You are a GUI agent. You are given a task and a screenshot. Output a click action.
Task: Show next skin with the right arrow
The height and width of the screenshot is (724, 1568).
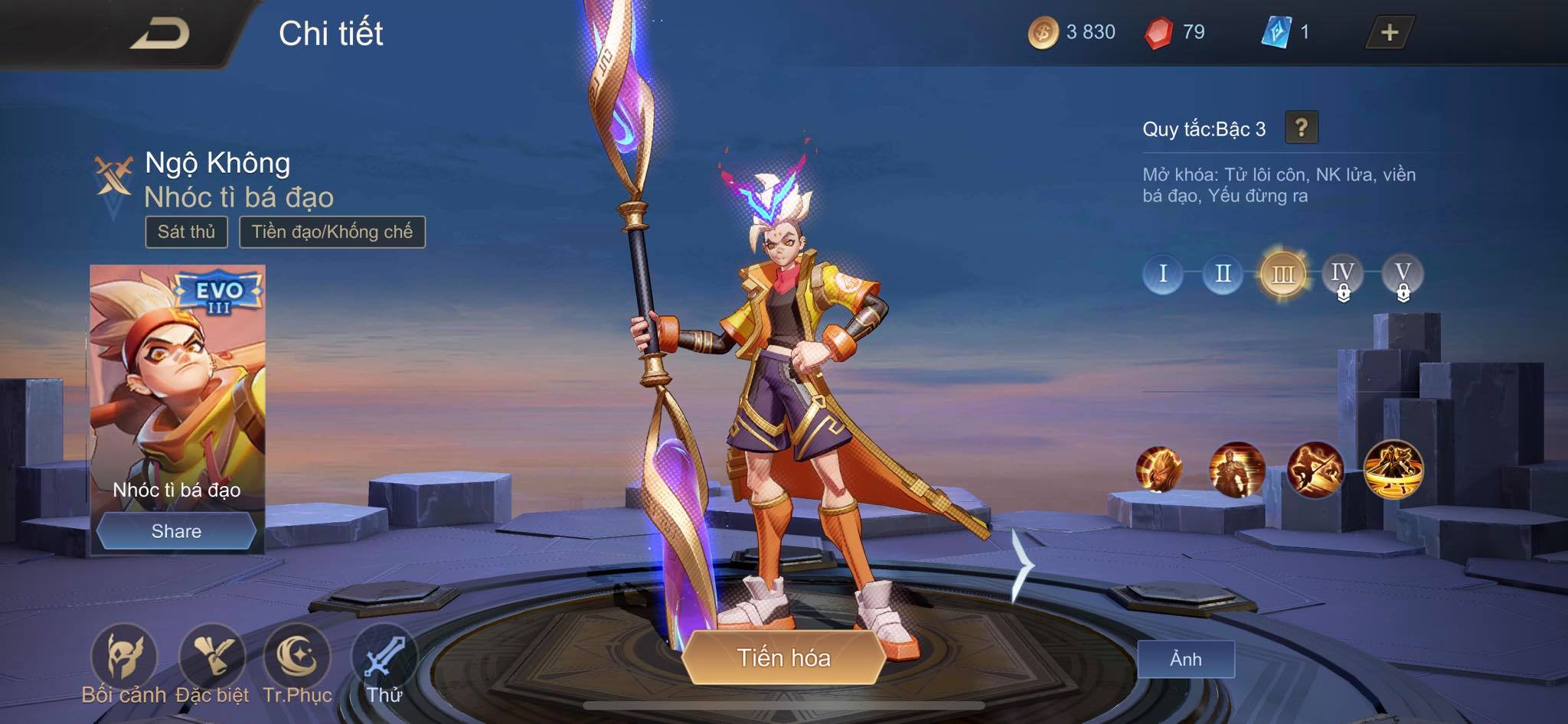point(1022,565)
